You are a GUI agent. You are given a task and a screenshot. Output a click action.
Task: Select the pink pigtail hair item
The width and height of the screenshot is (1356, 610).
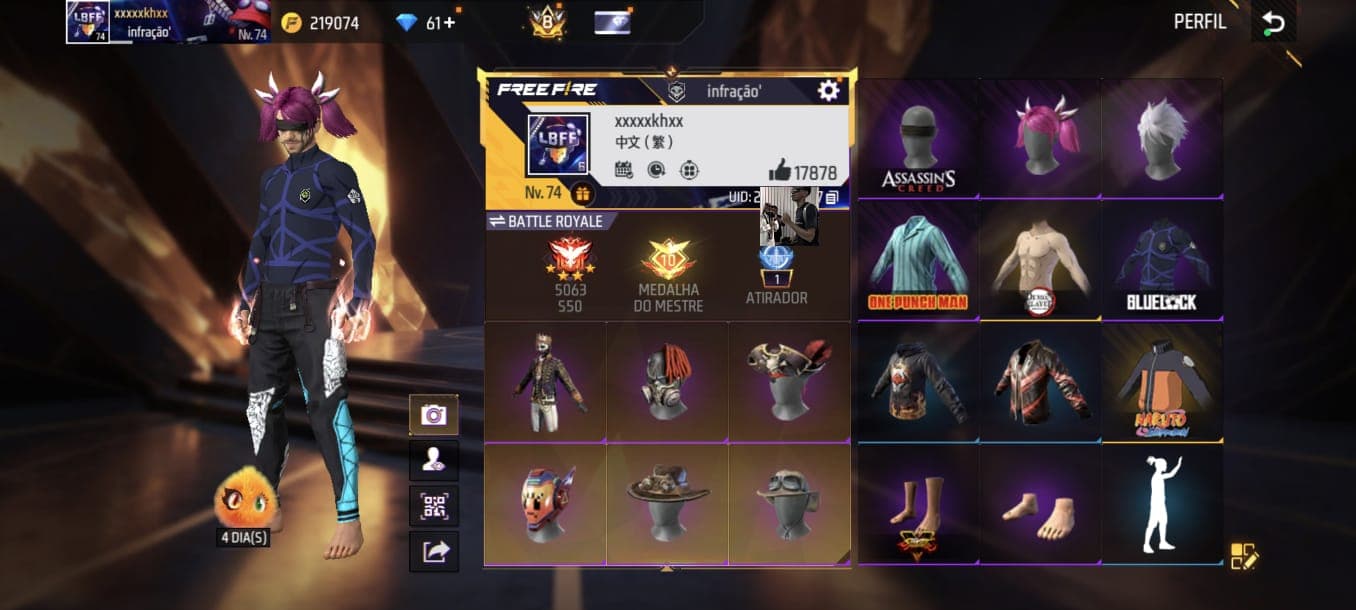[x=1040, y=140]
